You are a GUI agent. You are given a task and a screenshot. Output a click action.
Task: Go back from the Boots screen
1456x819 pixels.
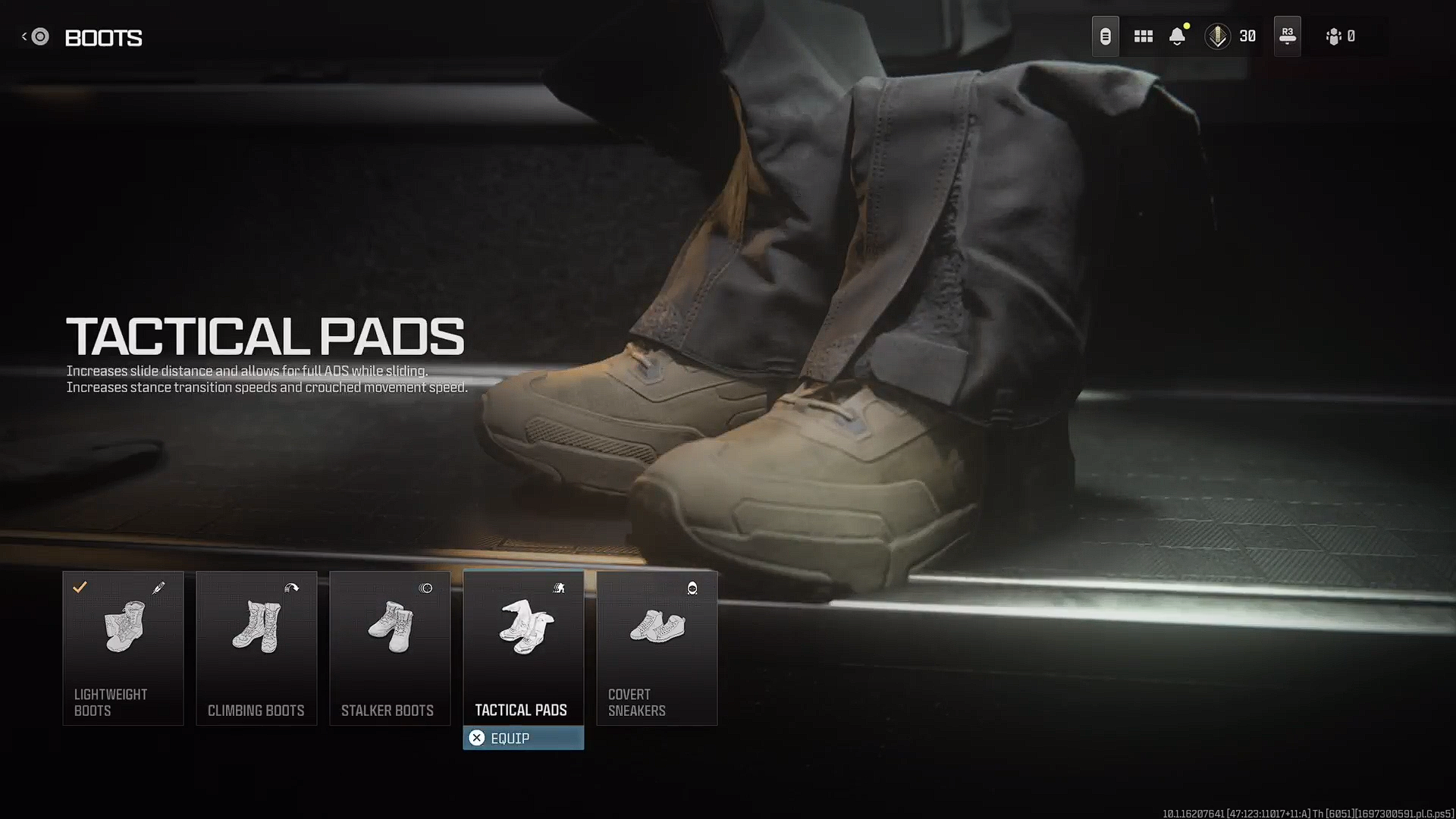click(x=36, y=36)
